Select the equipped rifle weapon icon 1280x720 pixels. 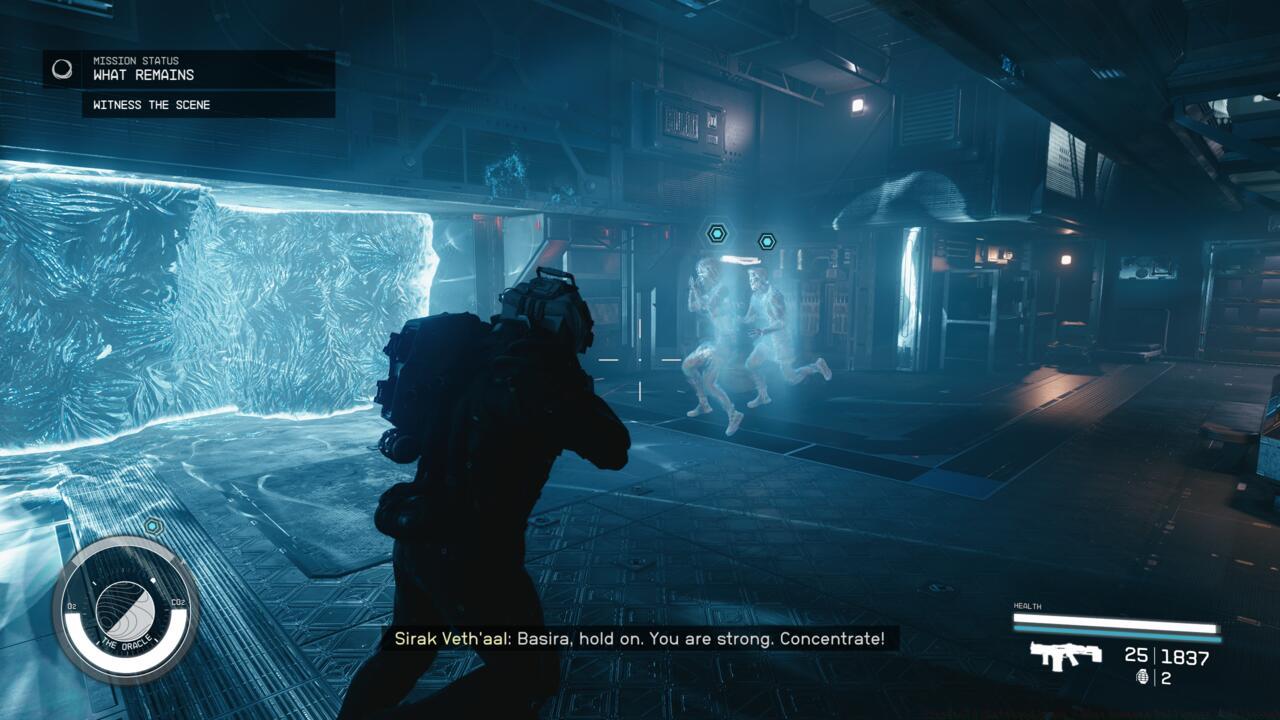[x=1066, y=655]
